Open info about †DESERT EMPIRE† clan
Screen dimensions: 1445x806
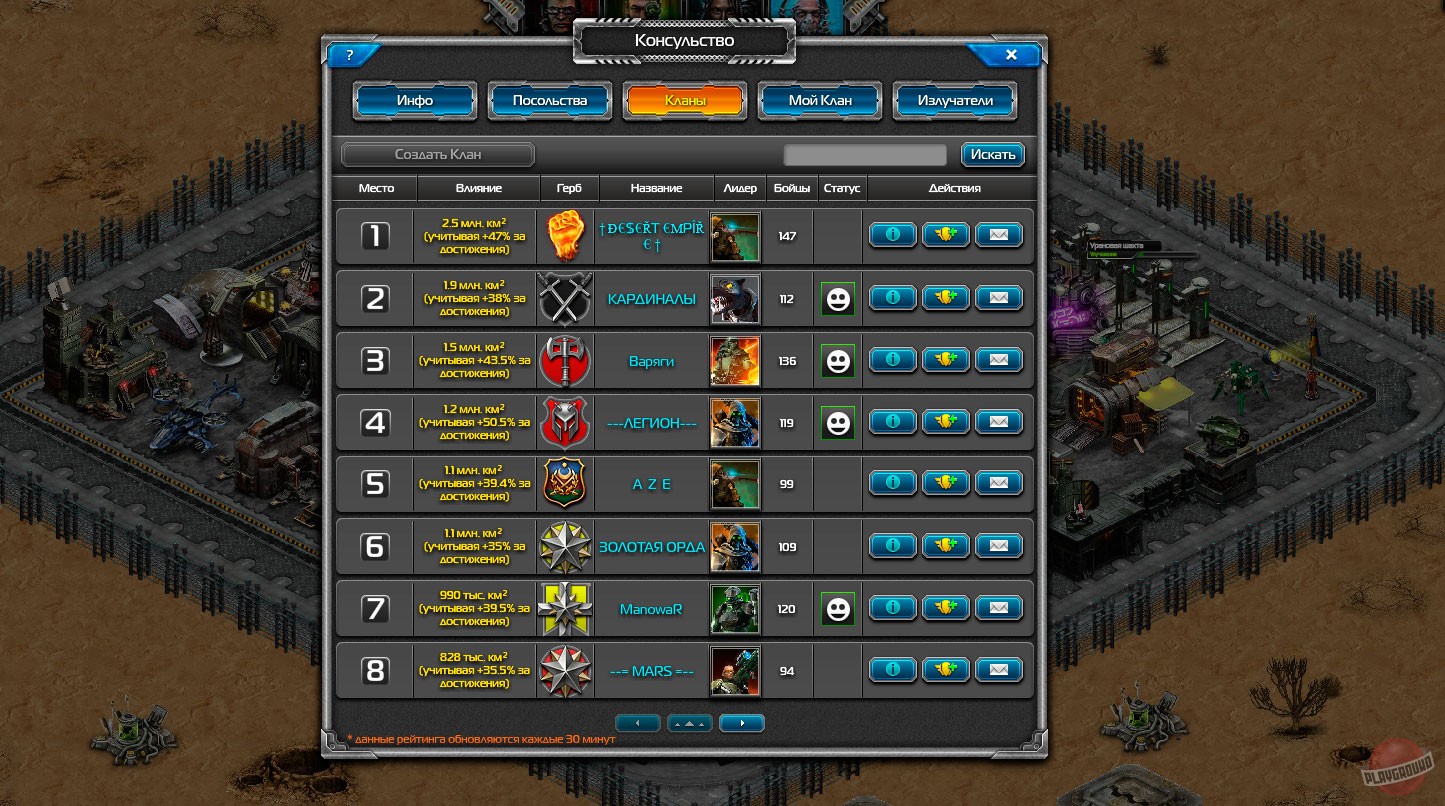tap(892, 235)
